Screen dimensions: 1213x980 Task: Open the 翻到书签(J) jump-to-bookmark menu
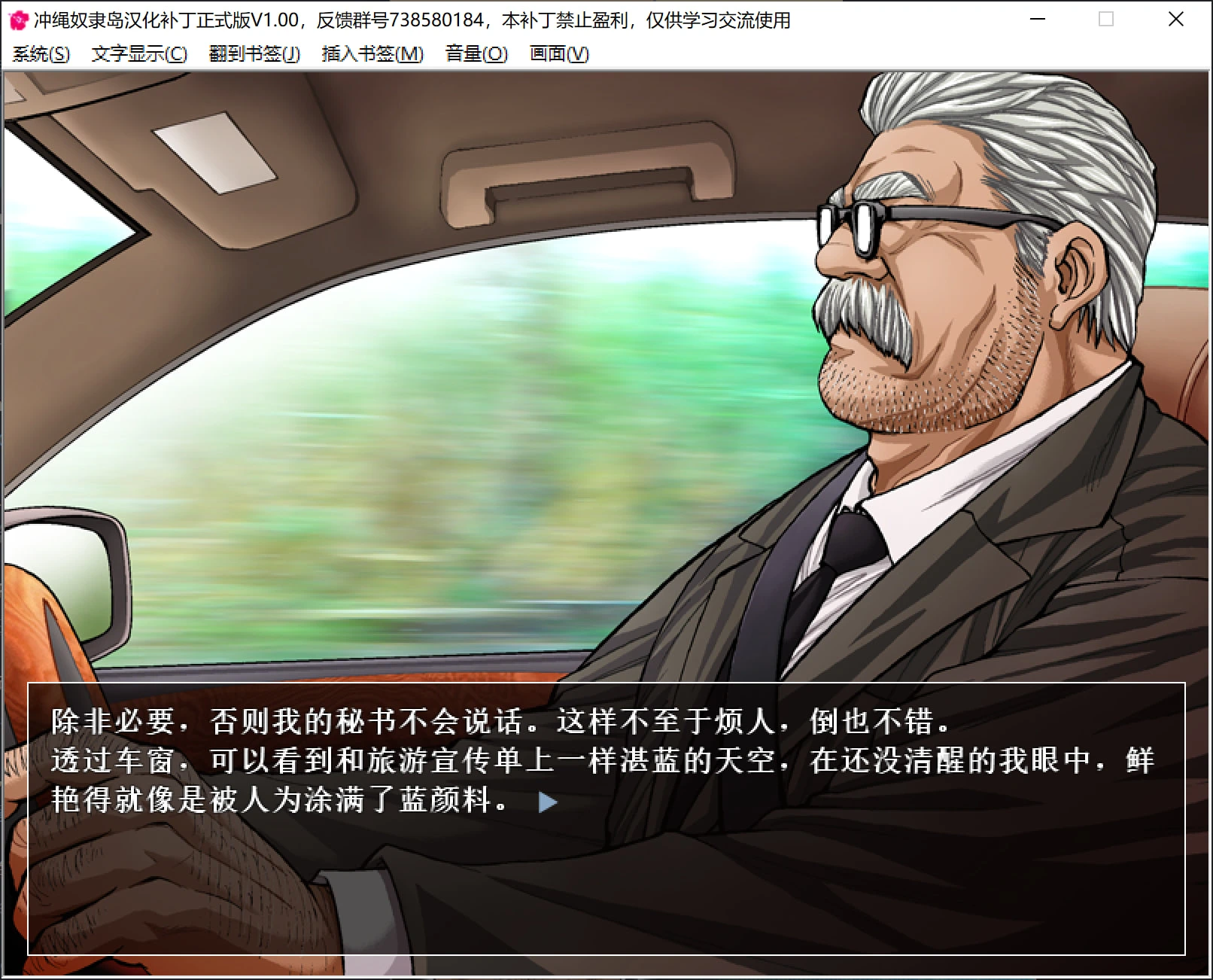click(254, 53)
